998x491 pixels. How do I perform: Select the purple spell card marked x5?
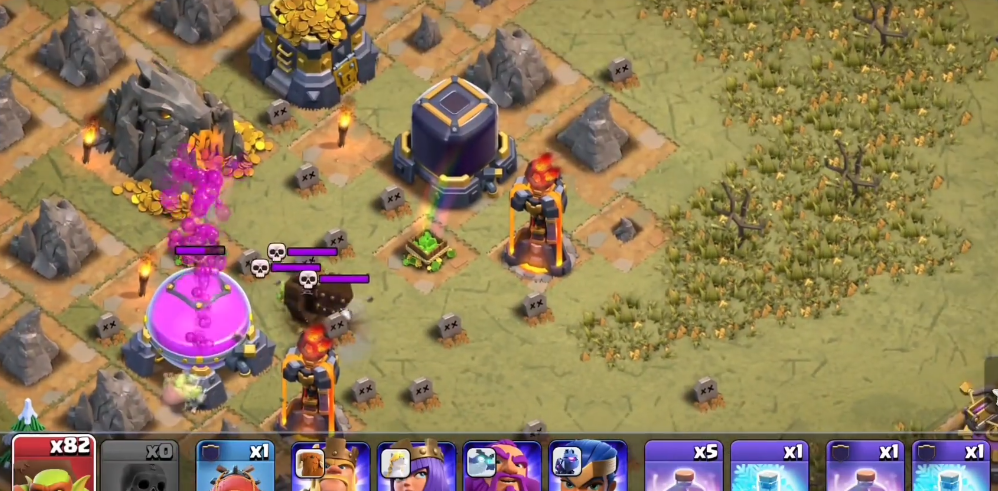click(x=683, y=466)
